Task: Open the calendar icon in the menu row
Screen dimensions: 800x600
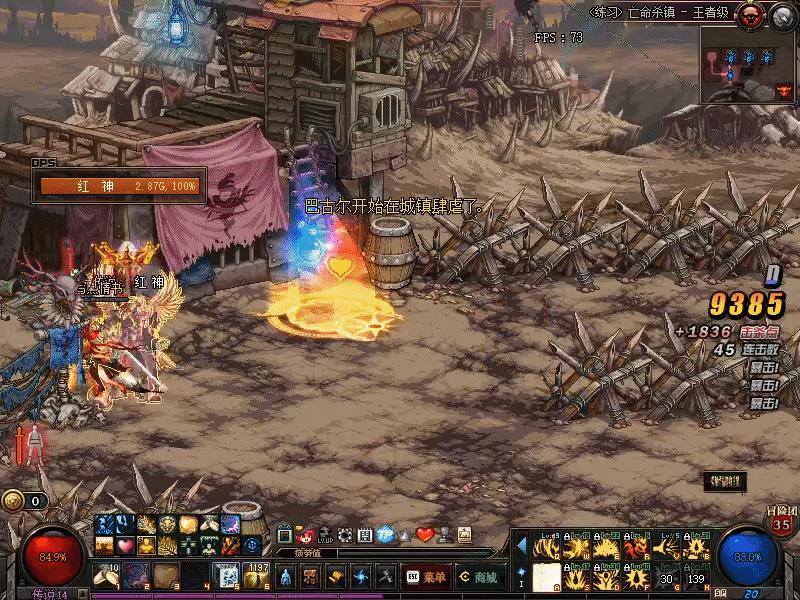Action: pos(365,535)
